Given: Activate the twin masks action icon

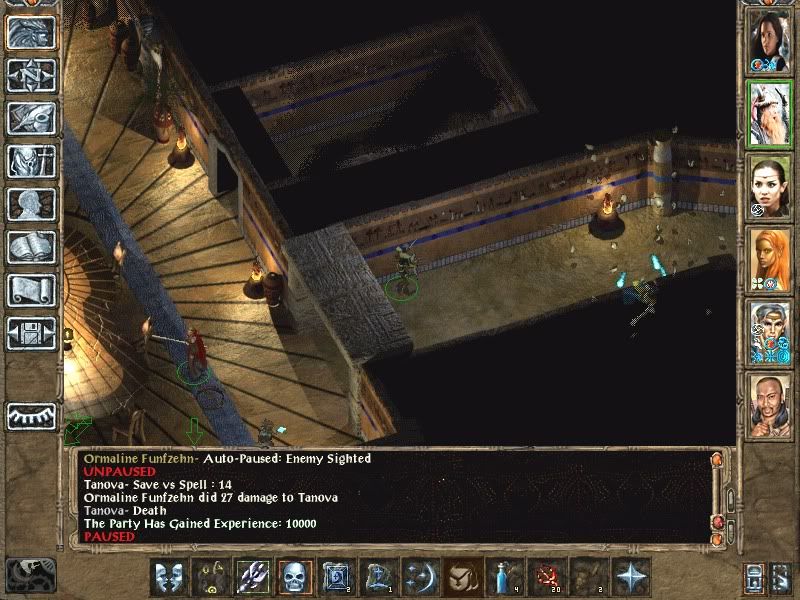Looking at the screenshot, I should [x=168, y=577].
